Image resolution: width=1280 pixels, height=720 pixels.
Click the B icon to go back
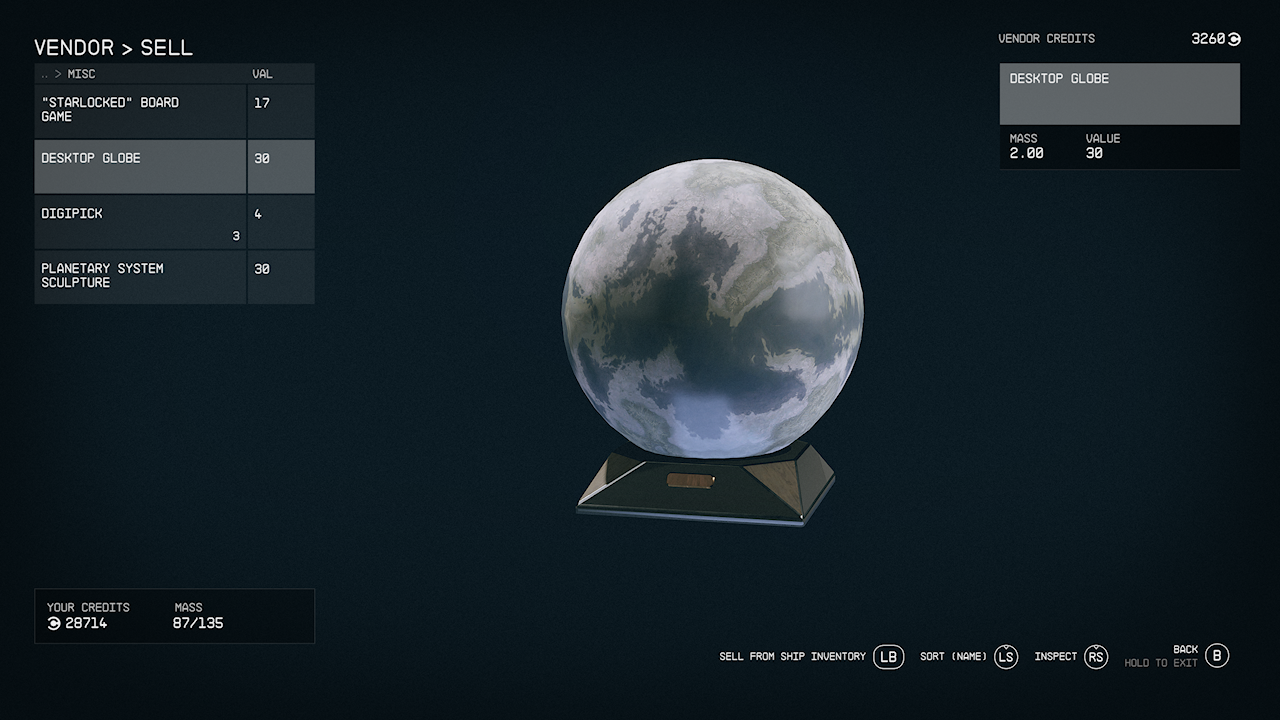point(1216,656)
